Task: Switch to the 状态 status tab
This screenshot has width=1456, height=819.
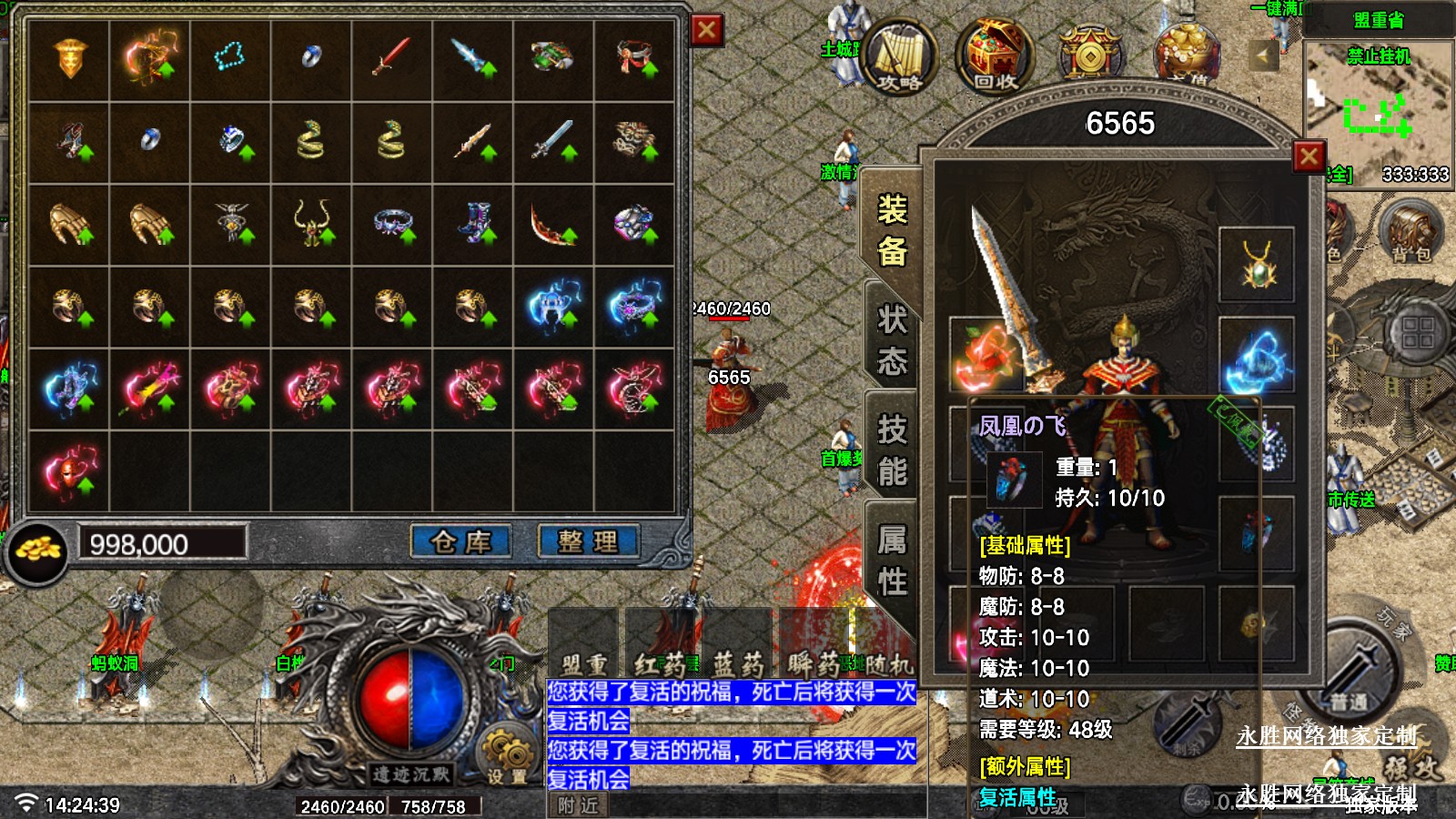Action: (892, 340)
